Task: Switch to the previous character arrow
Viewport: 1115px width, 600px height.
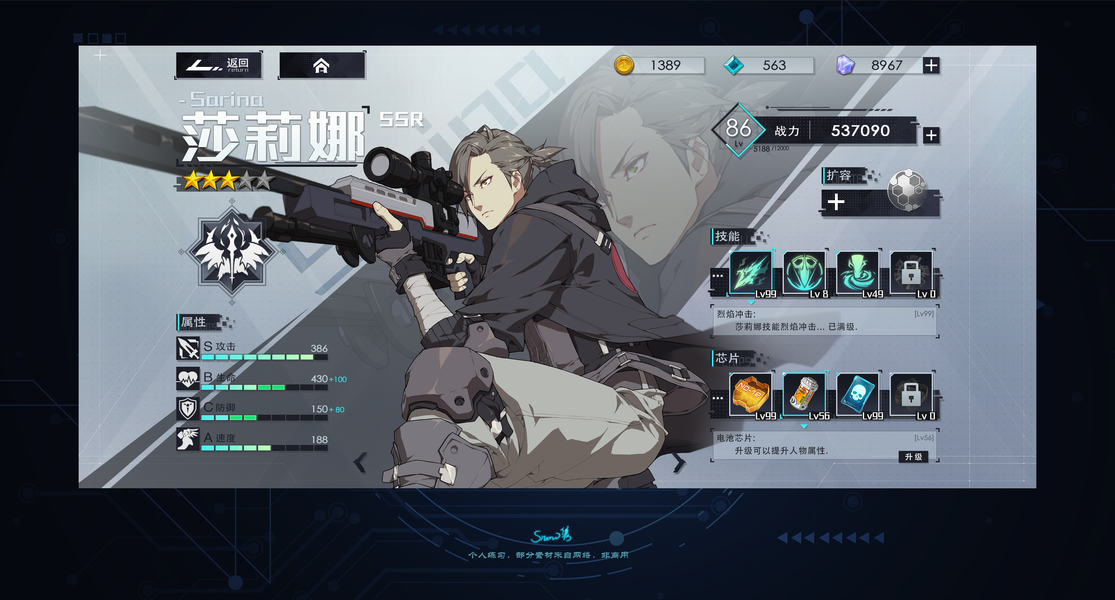Action: [361, 462]
